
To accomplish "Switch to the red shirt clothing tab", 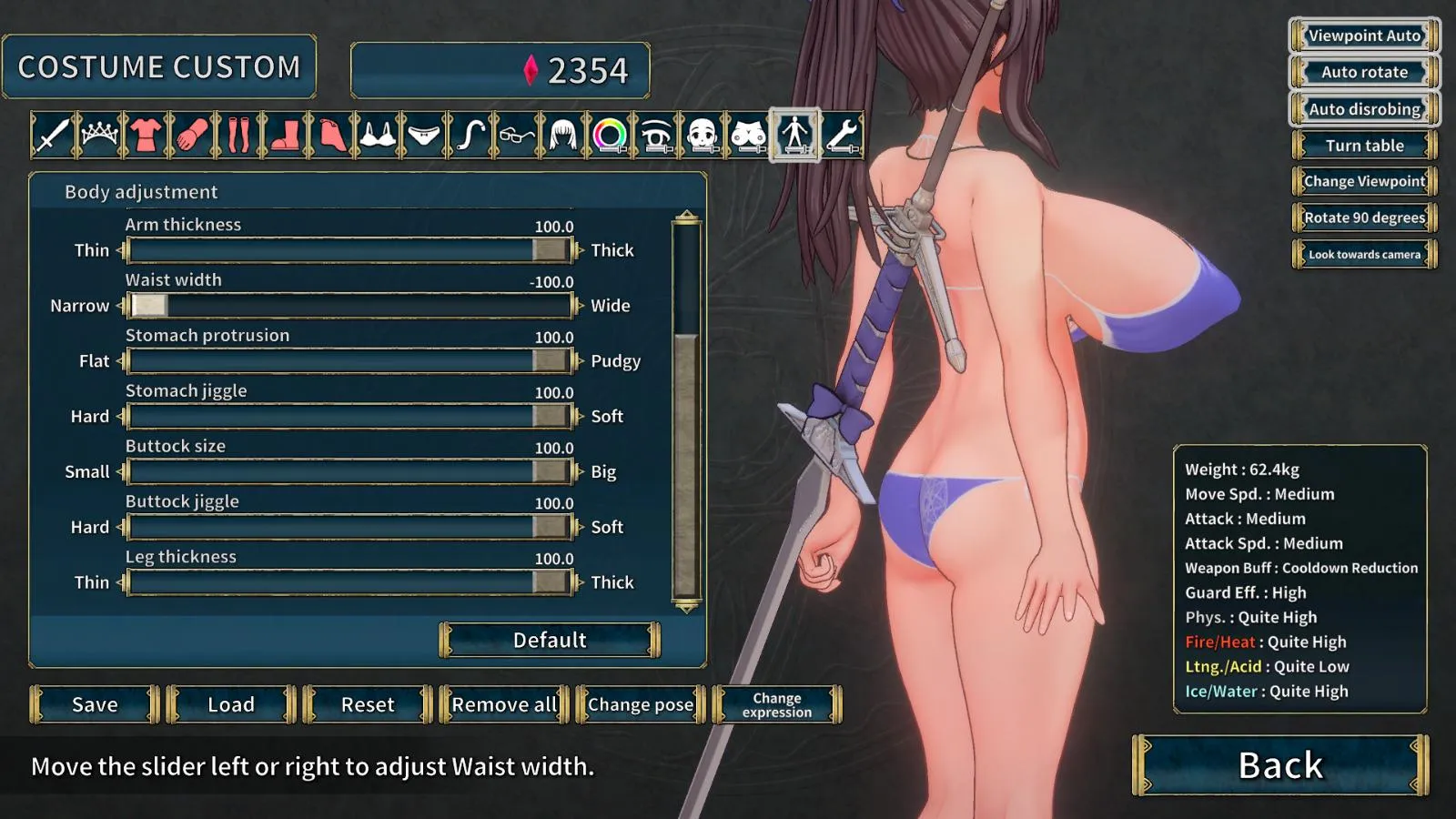I will tap(146, 136).
